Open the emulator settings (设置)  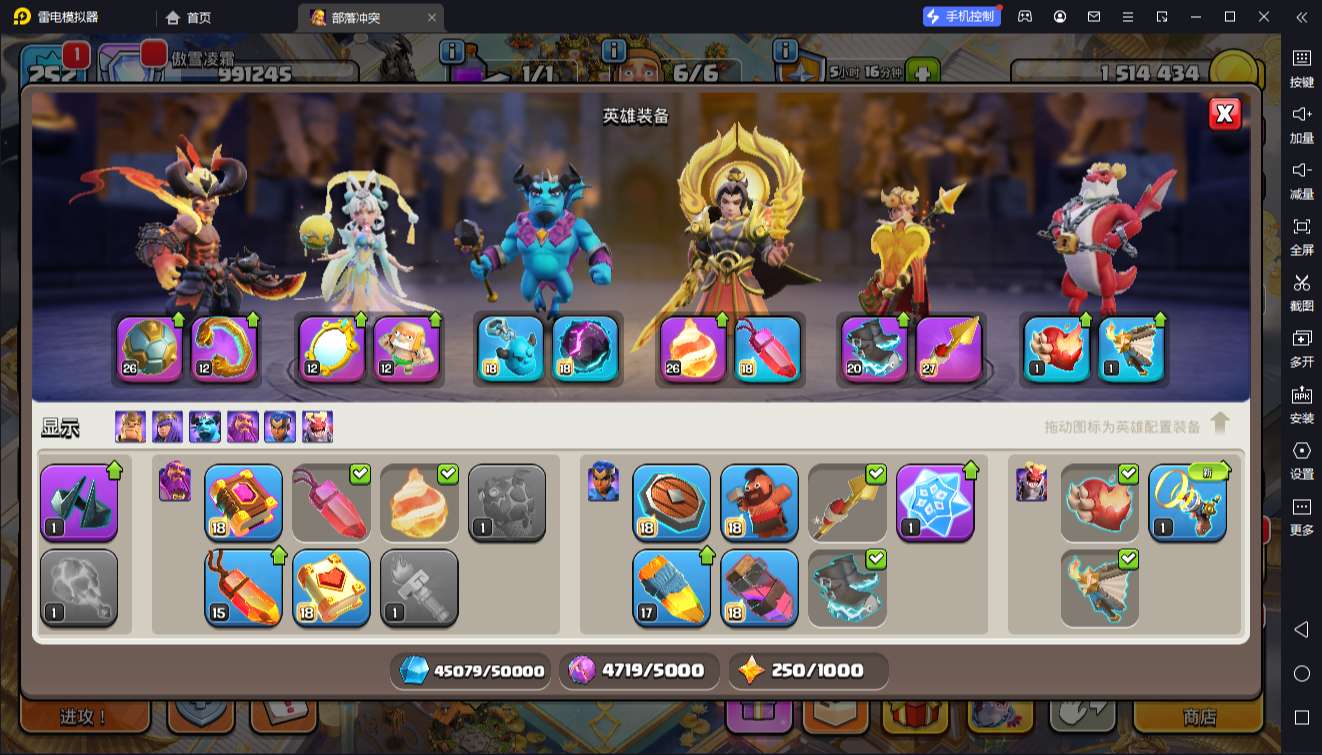coord(1301,460)
